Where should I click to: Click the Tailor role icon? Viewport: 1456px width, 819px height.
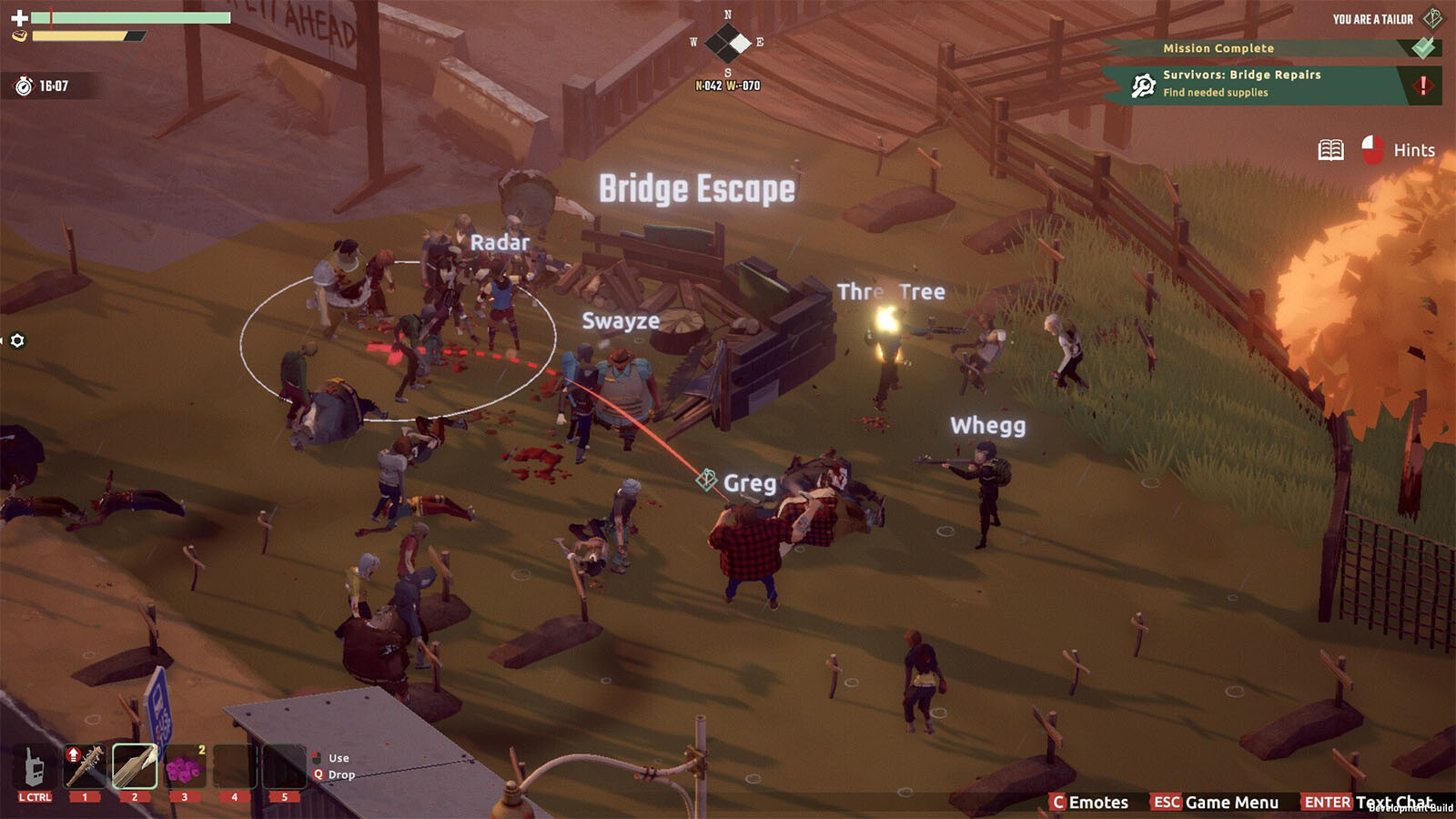click(x=1432, y=18)
